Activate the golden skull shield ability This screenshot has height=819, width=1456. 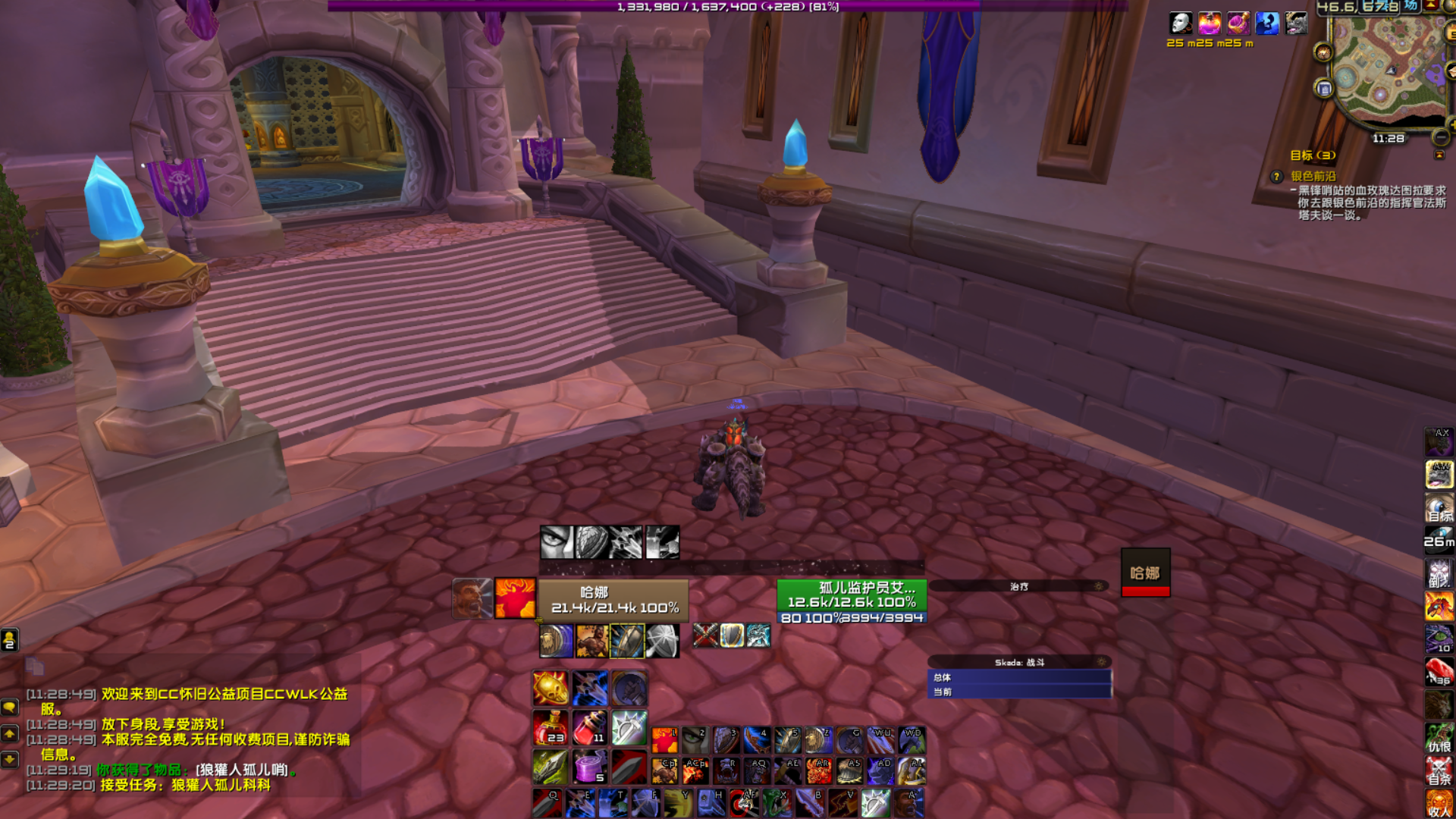click(550, 689)
